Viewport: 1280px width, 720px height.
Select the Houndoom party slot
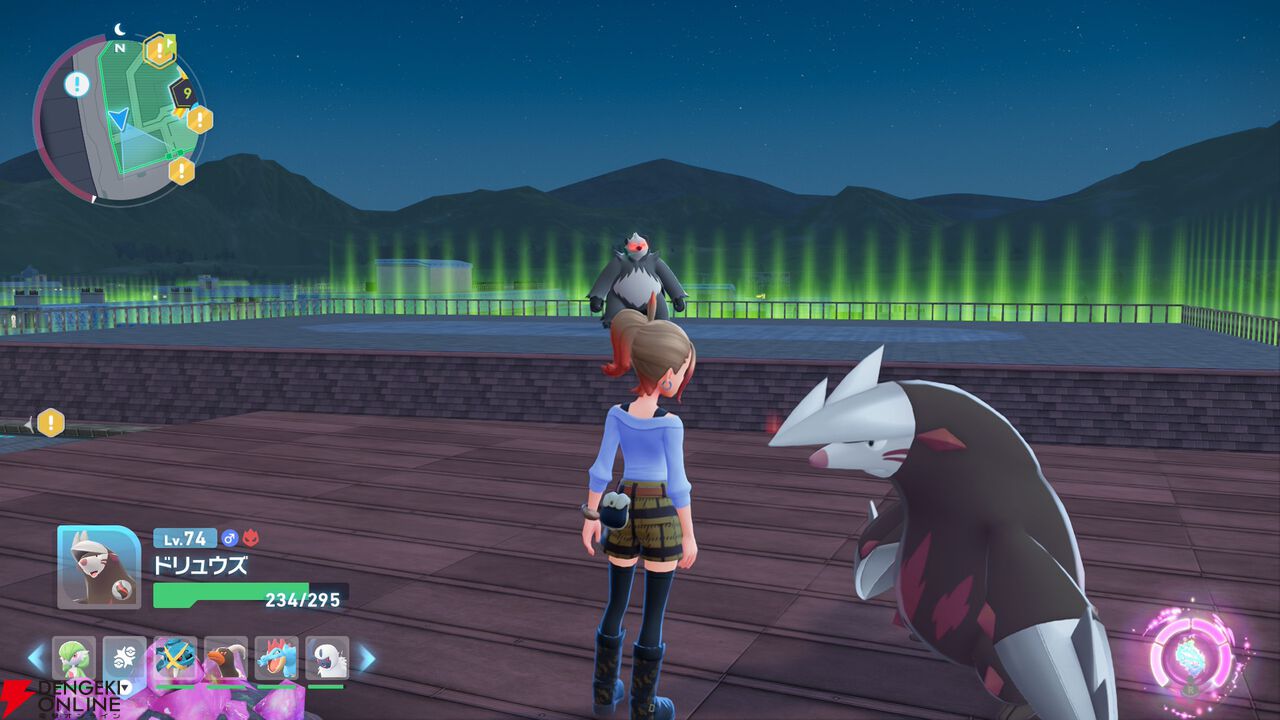[226, 658]
